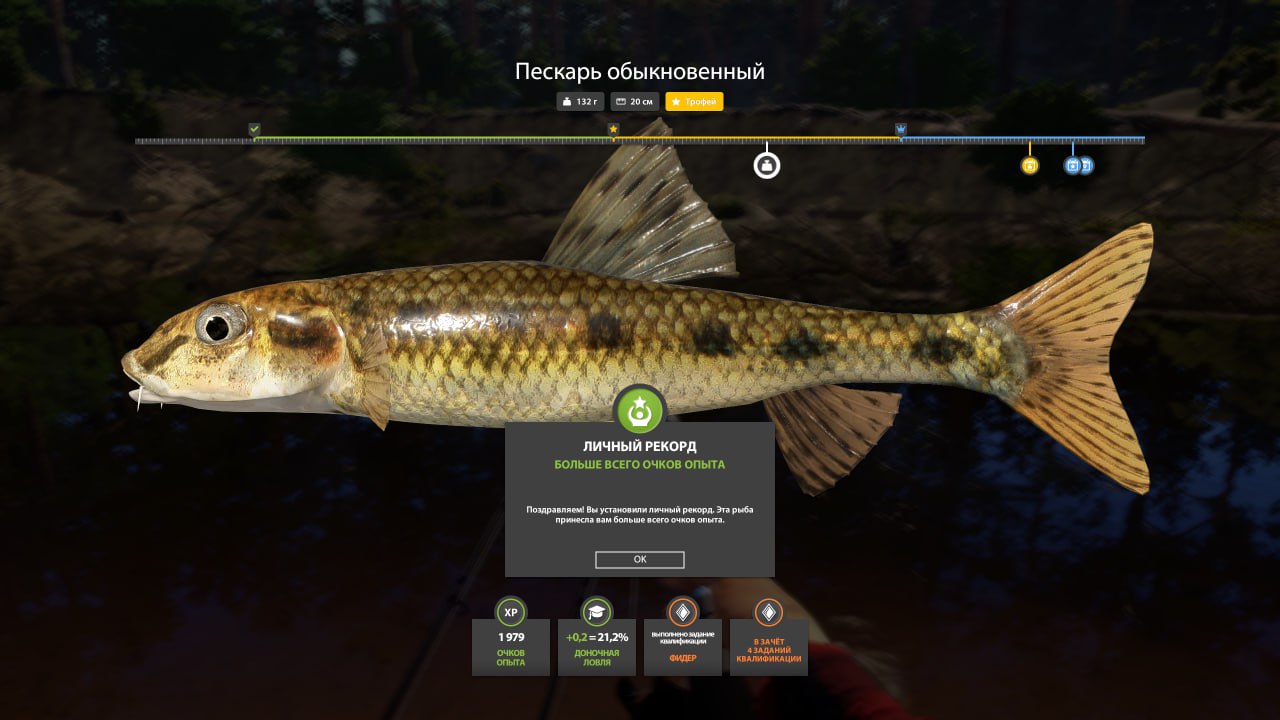Select the green checkmark marker on the scale
The height and width of the screenshot is (720, 1280).
point(254,130)
